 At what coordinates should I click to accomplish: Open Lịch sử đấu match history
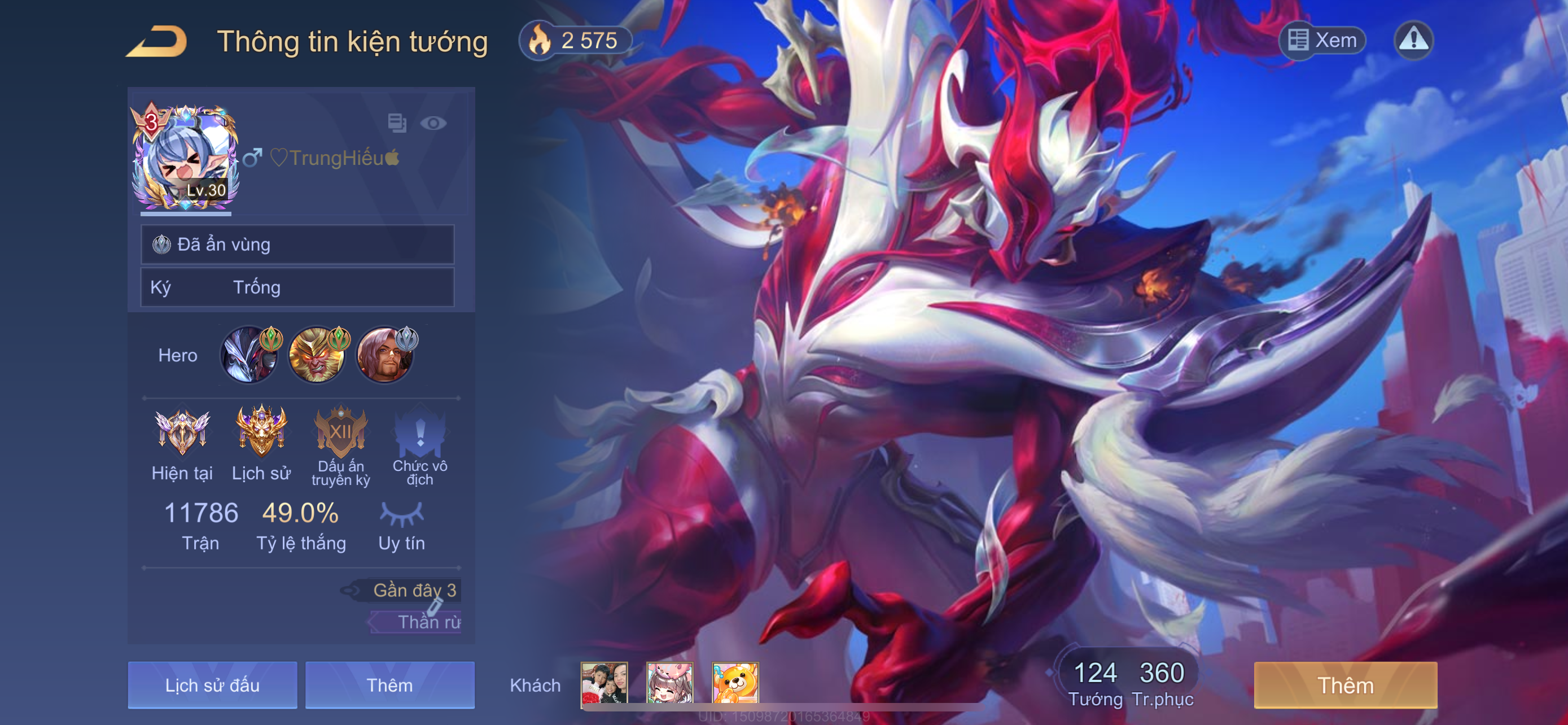(x=212, y=685)
